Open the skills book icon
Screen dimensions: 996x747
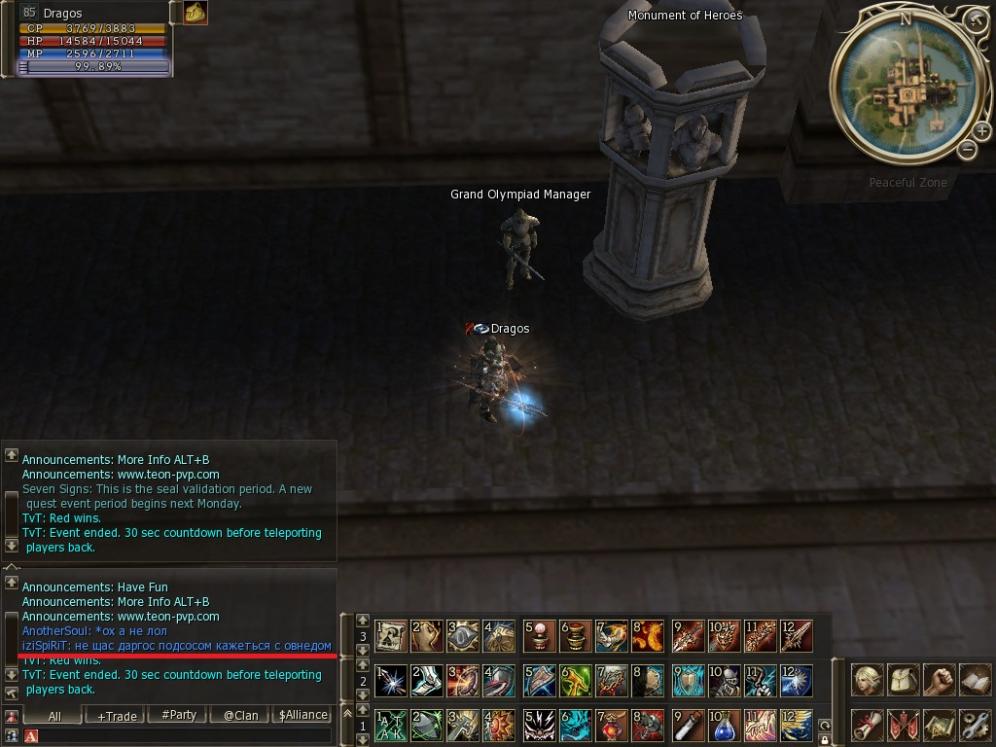pyautogui.click(x=974, y=680)
